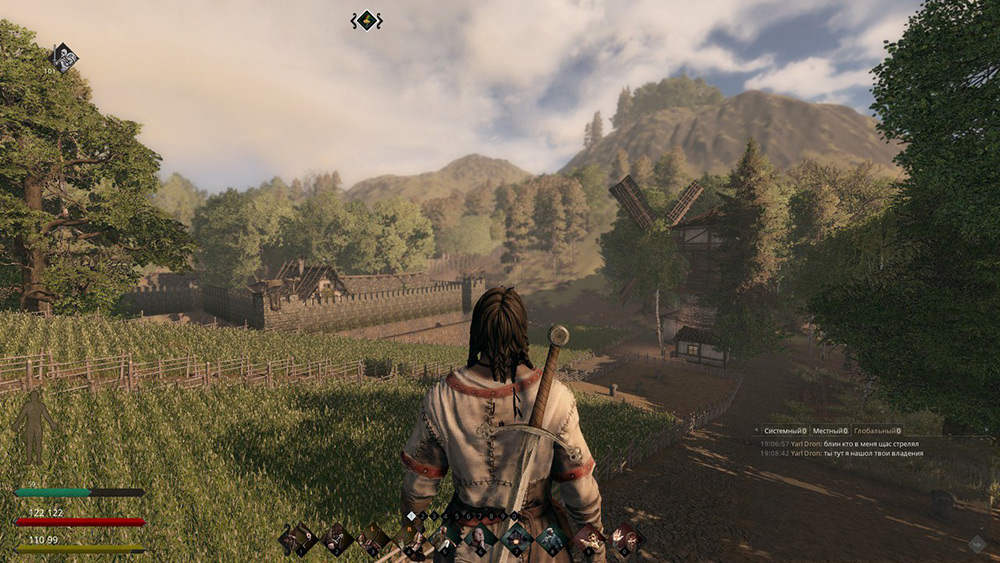Switch to the Системный chat tab
The image size is (1000, 563).
pos(785,430)
